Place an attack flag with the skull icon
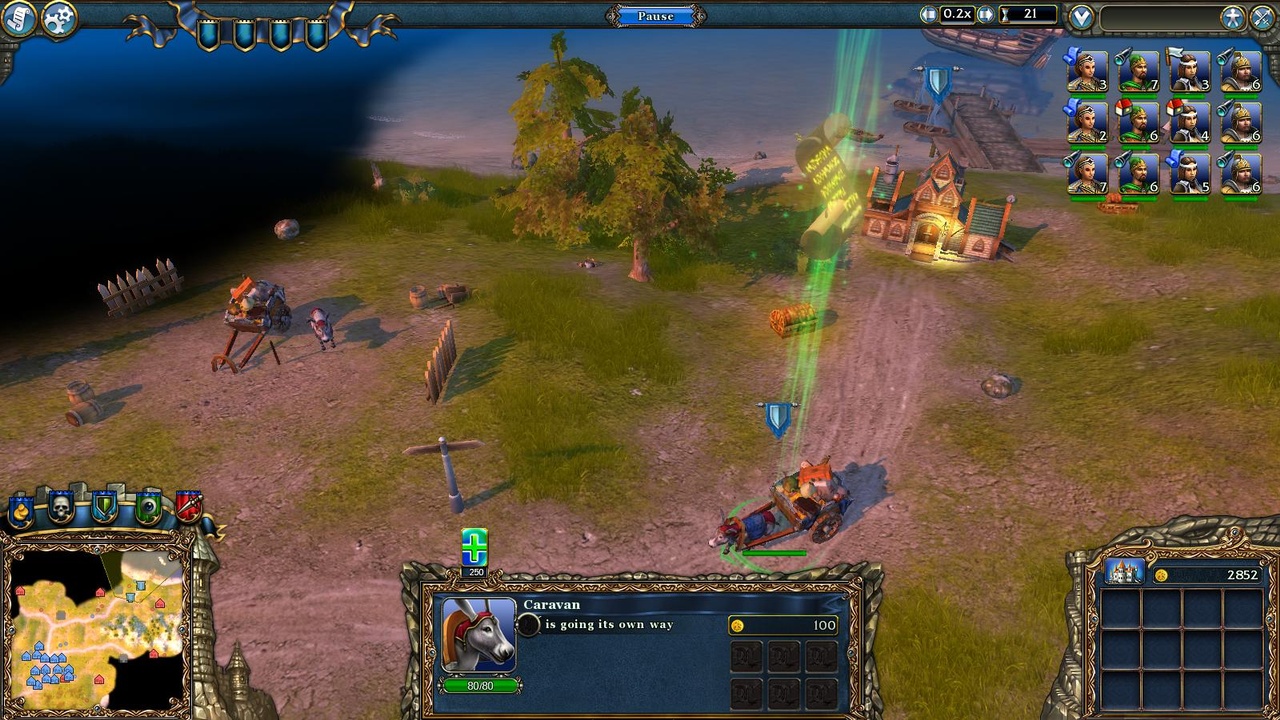Viewport: 1280px width, 720px height. (x=60, y=507)
